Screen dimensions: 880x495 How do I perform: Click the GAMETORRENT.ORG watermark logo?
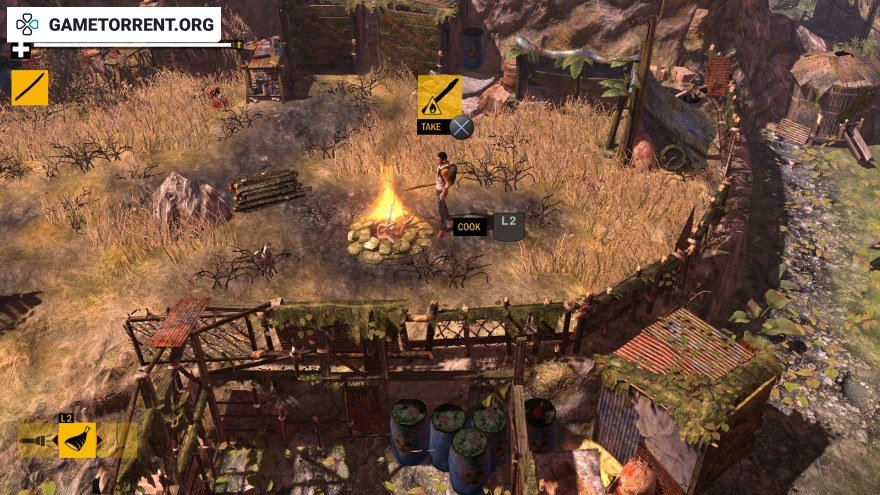114,24
